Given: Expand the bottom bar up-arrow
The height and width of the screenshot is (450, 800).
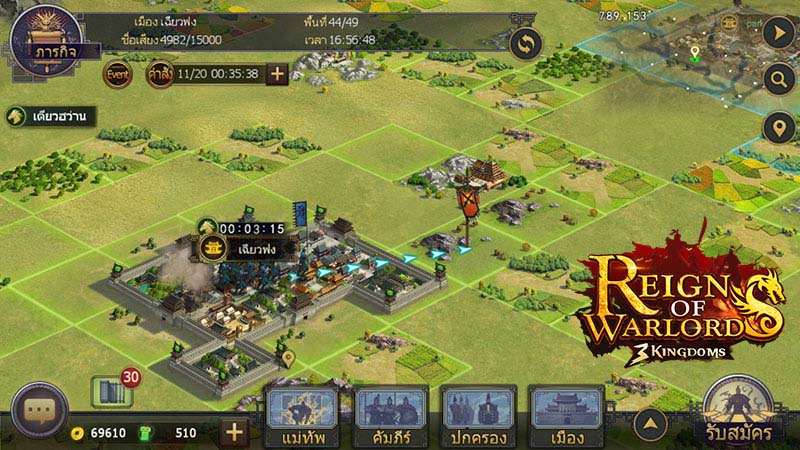Looking at the screenshot, I should coord(651,424).
